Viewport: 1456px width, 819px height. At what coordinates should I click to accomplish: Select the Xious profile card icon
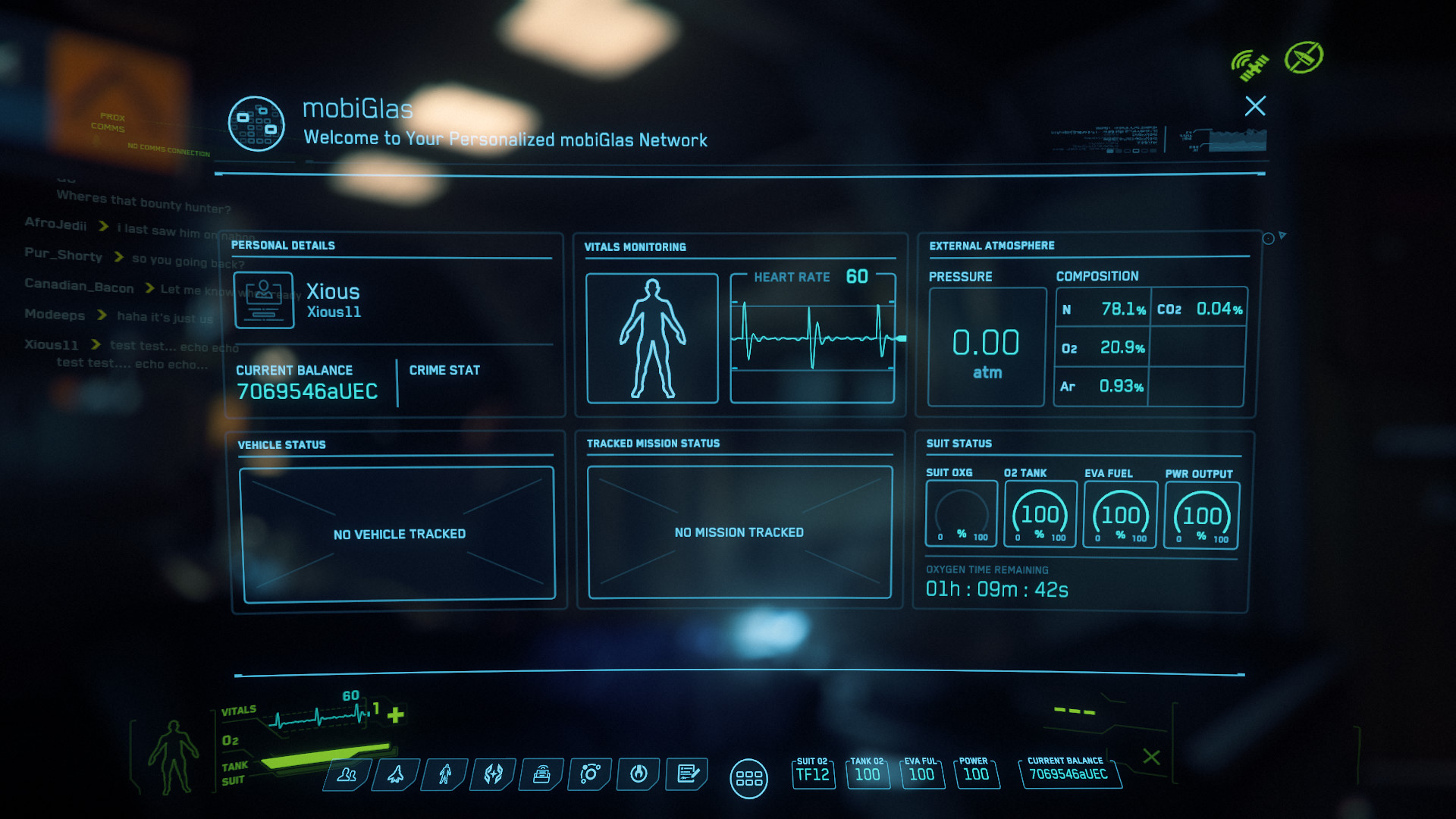click(x=264, y=300)
